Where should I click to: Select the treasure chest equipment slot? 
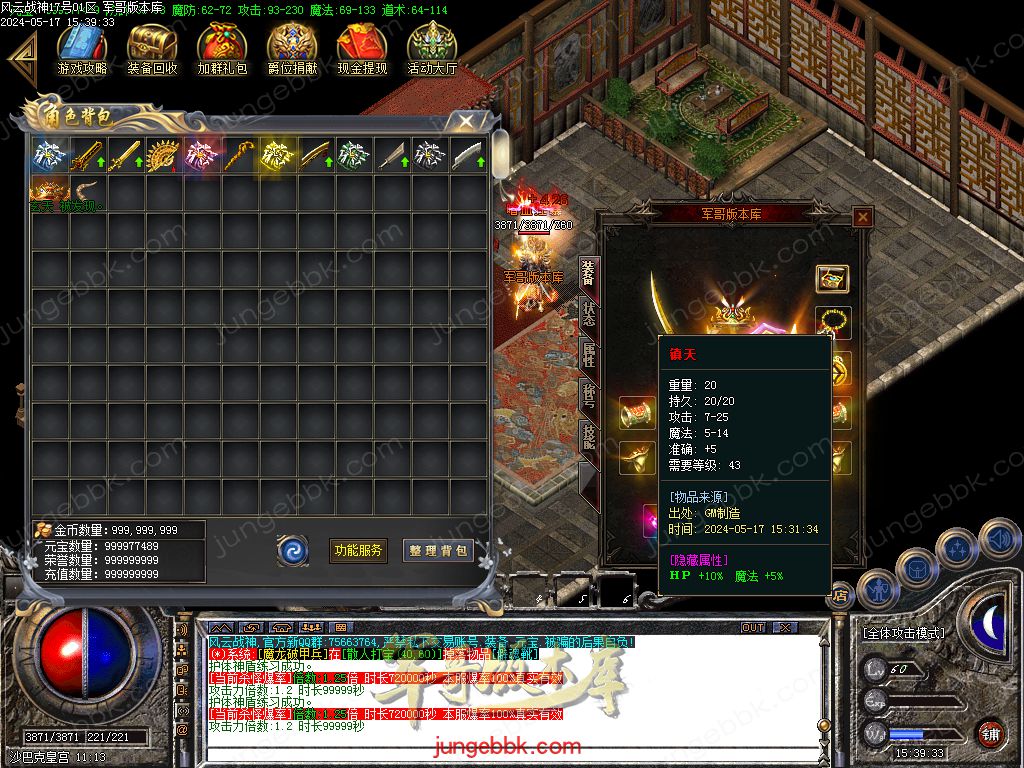pyautogui.click(x=832, y=279)
